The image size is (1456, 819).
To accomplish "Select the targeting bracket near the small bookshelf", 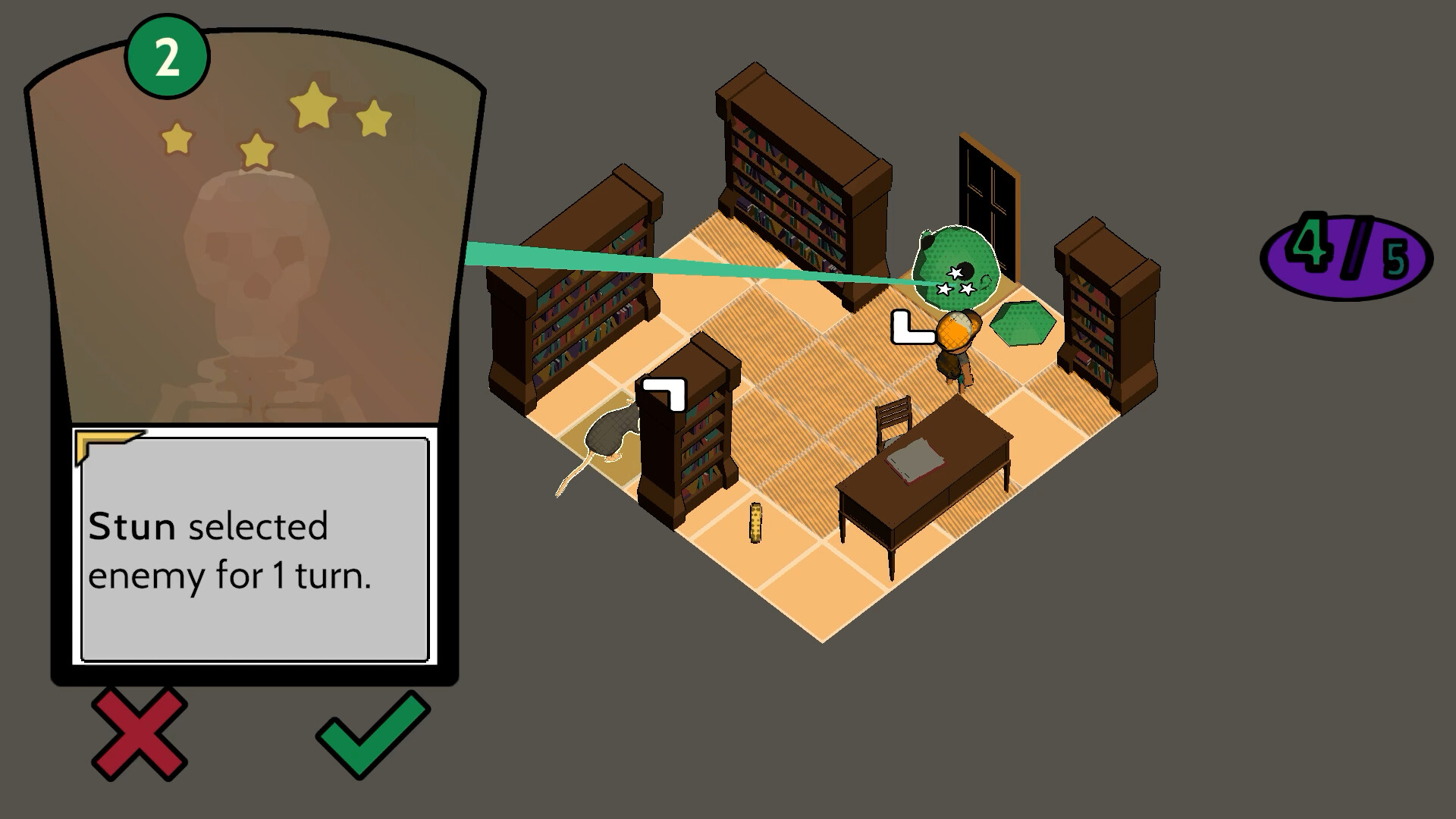I will (x=663, y=393).
